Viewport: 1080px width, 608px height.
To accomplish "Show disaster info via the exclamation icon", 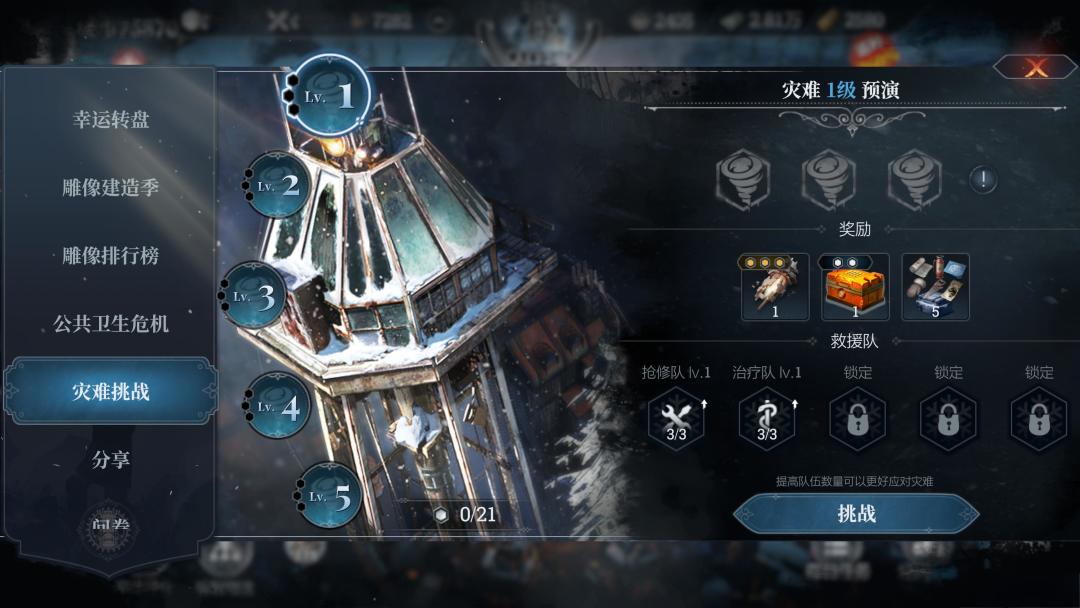I will point(983,180).
